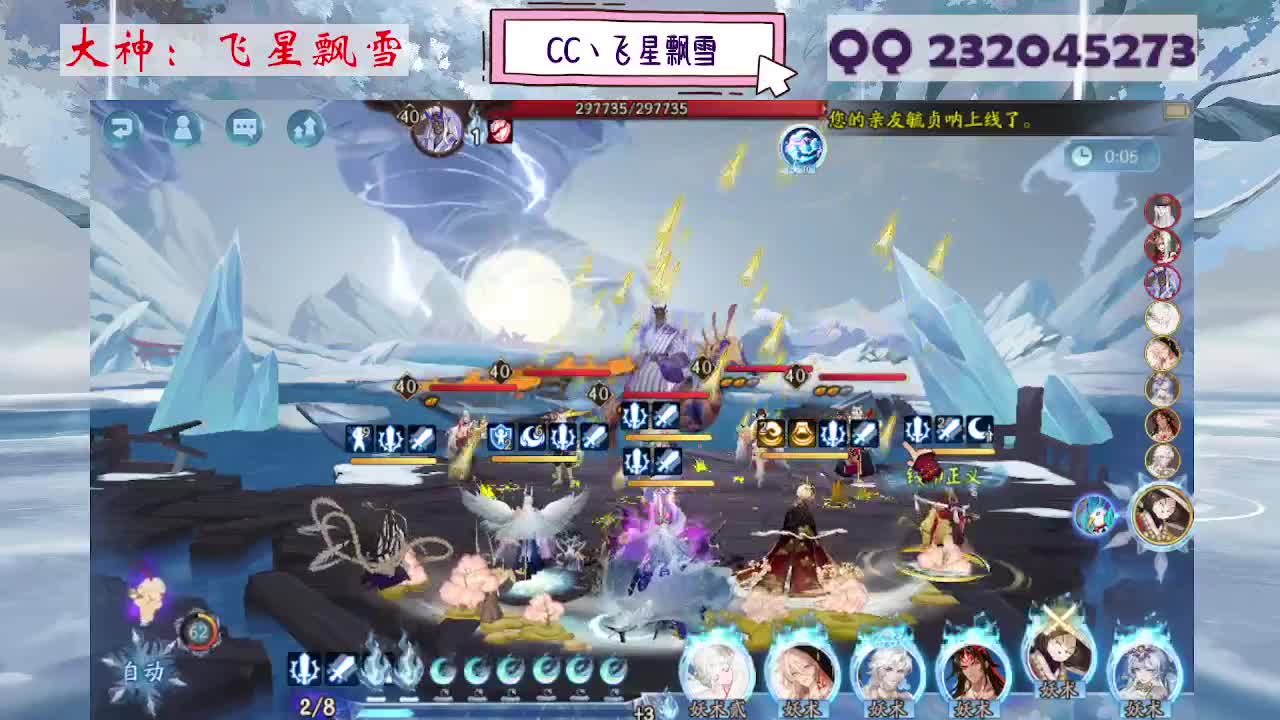The height and width of the screenshot is (720, 1280).
Task: Click the return arrow icon top left
Action: coord(123,130)
